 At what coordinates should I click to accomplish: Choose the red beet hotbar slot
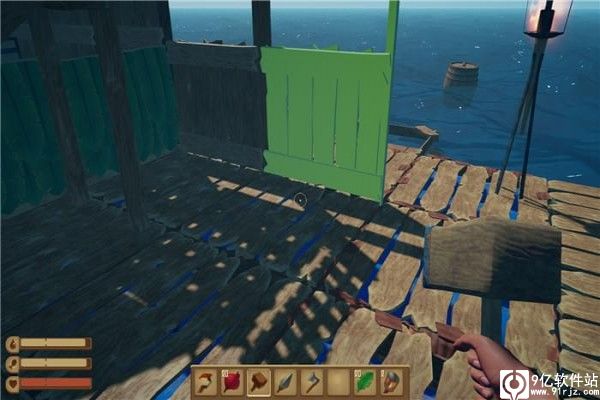232,381
